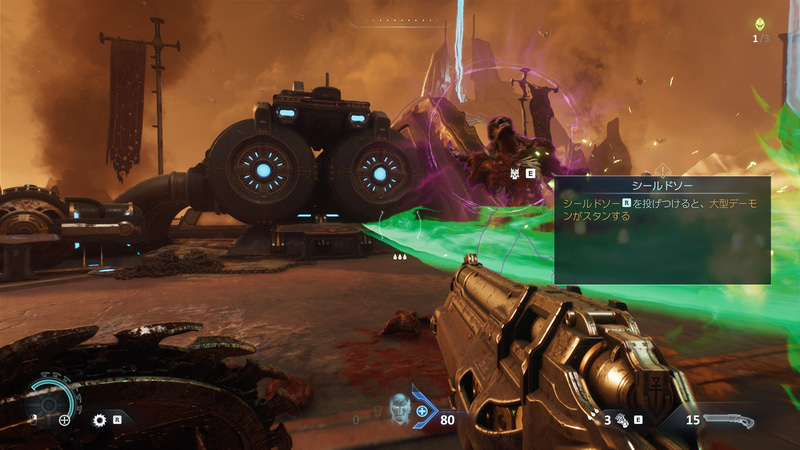The height and width of the screenshot is (450, 800).
Task: Click the Shield Saw tutorial tooltip panel
Action: tap(662, 230)
